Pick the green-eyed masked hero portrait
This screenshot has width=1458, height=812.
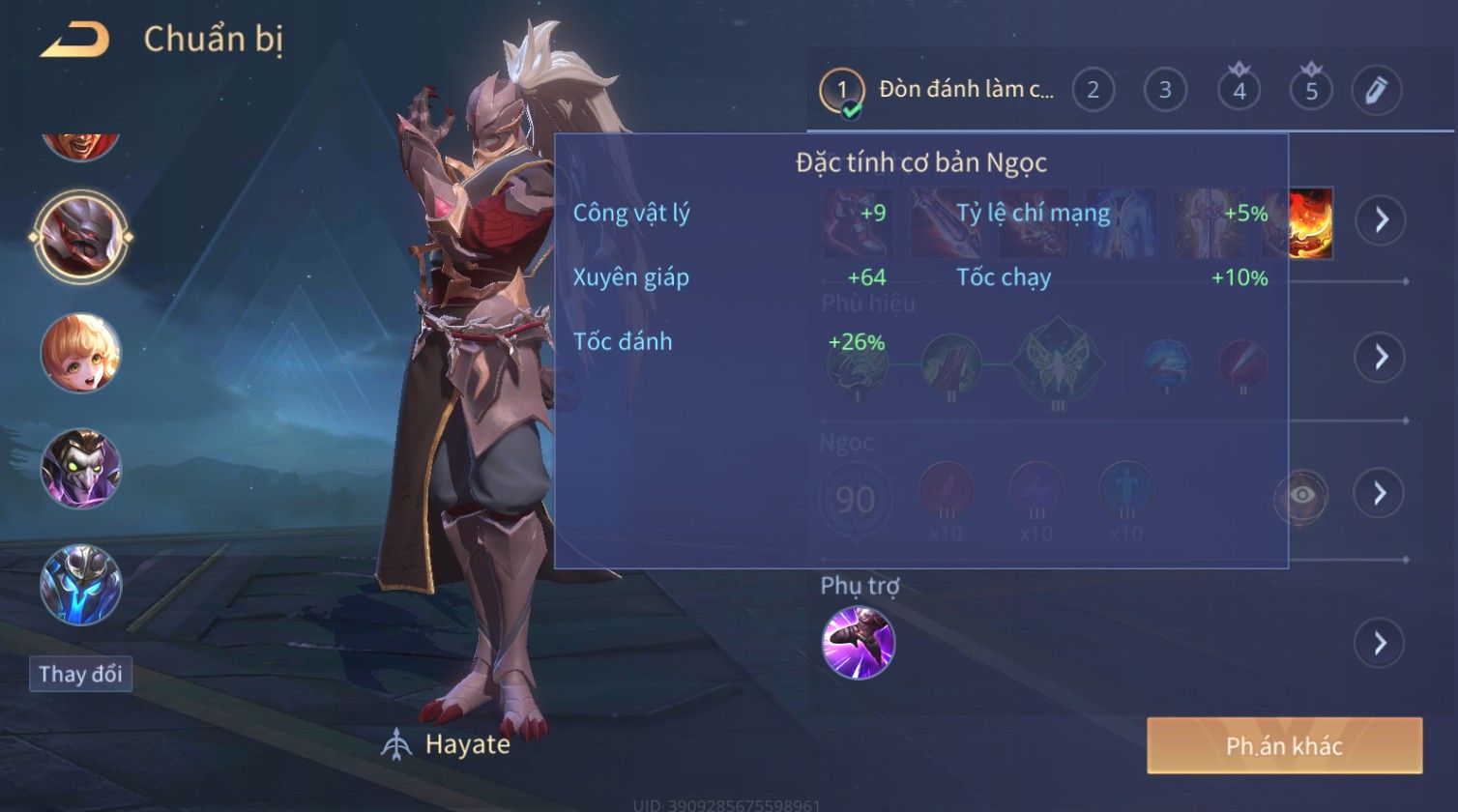pyautogui.click(x=81, y=469)
